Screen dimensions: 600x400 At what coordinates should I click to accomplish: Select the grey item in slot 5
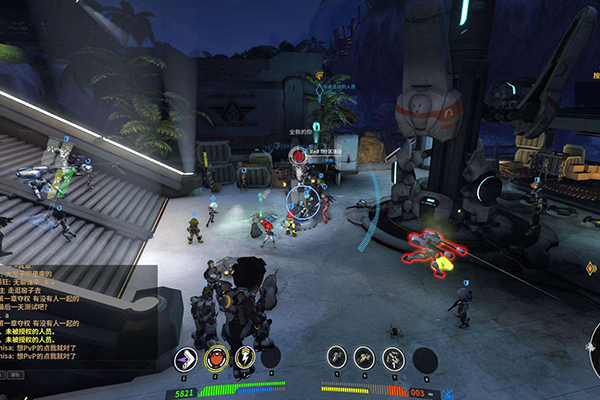click(x=337, y=357)
